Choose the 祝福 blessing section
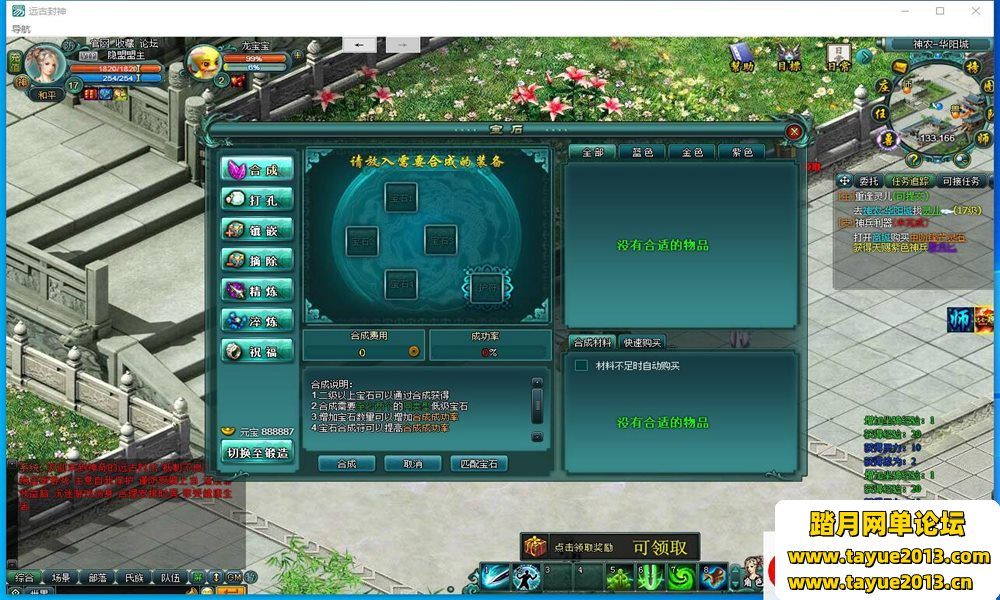The image size is (1000, 600). pos(258,351)
